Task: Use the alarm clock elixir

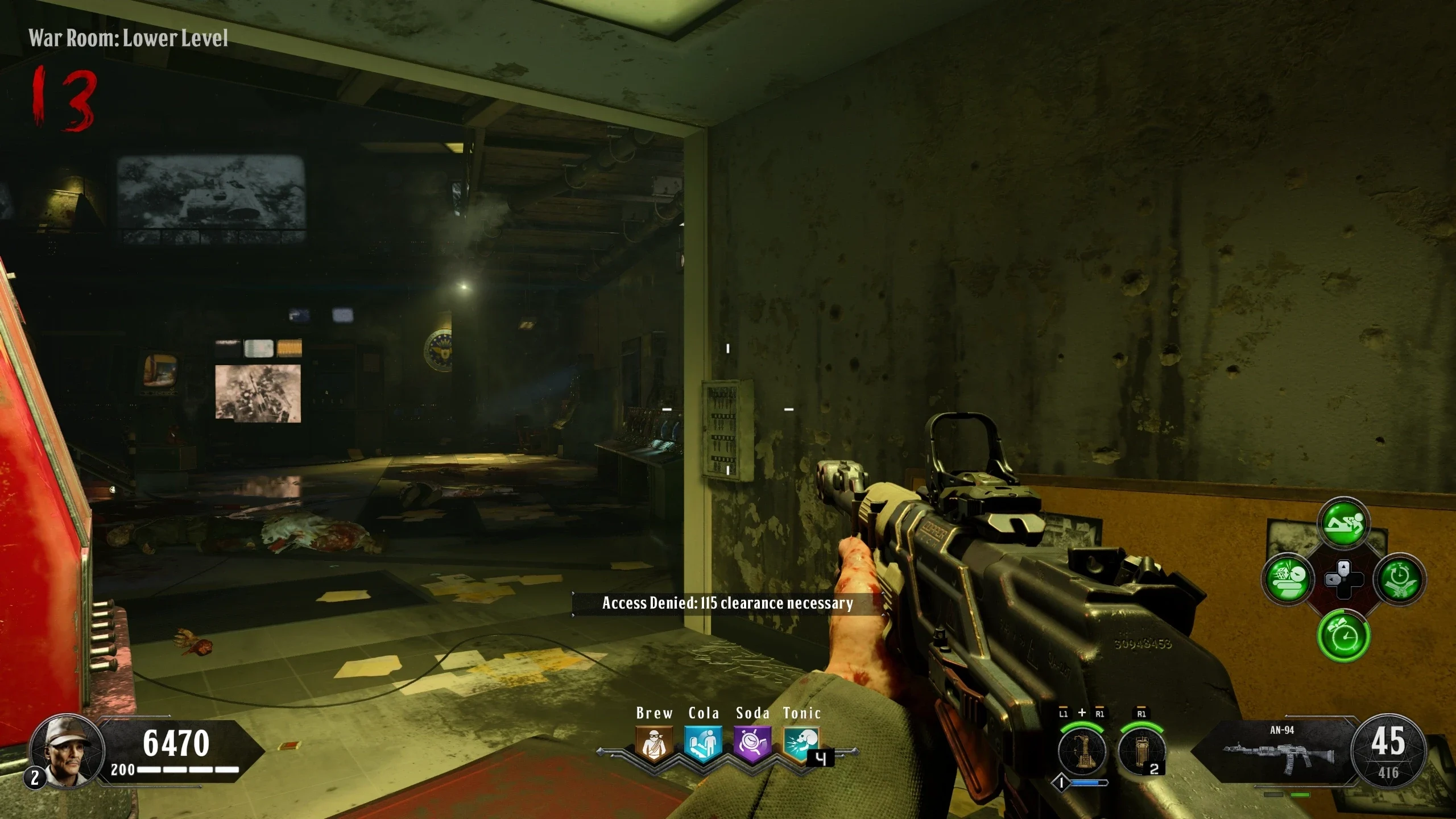Action: 1343,635
